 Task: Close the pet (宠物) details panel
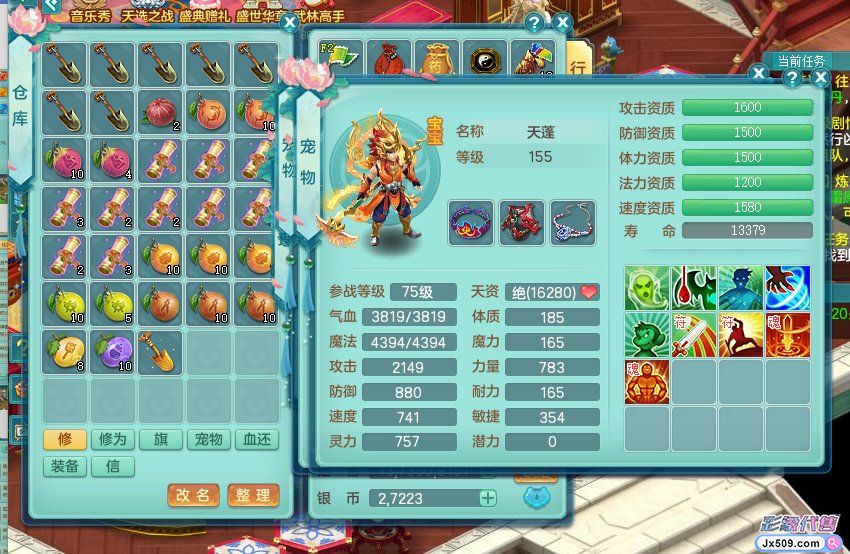(x=820, y=77)
